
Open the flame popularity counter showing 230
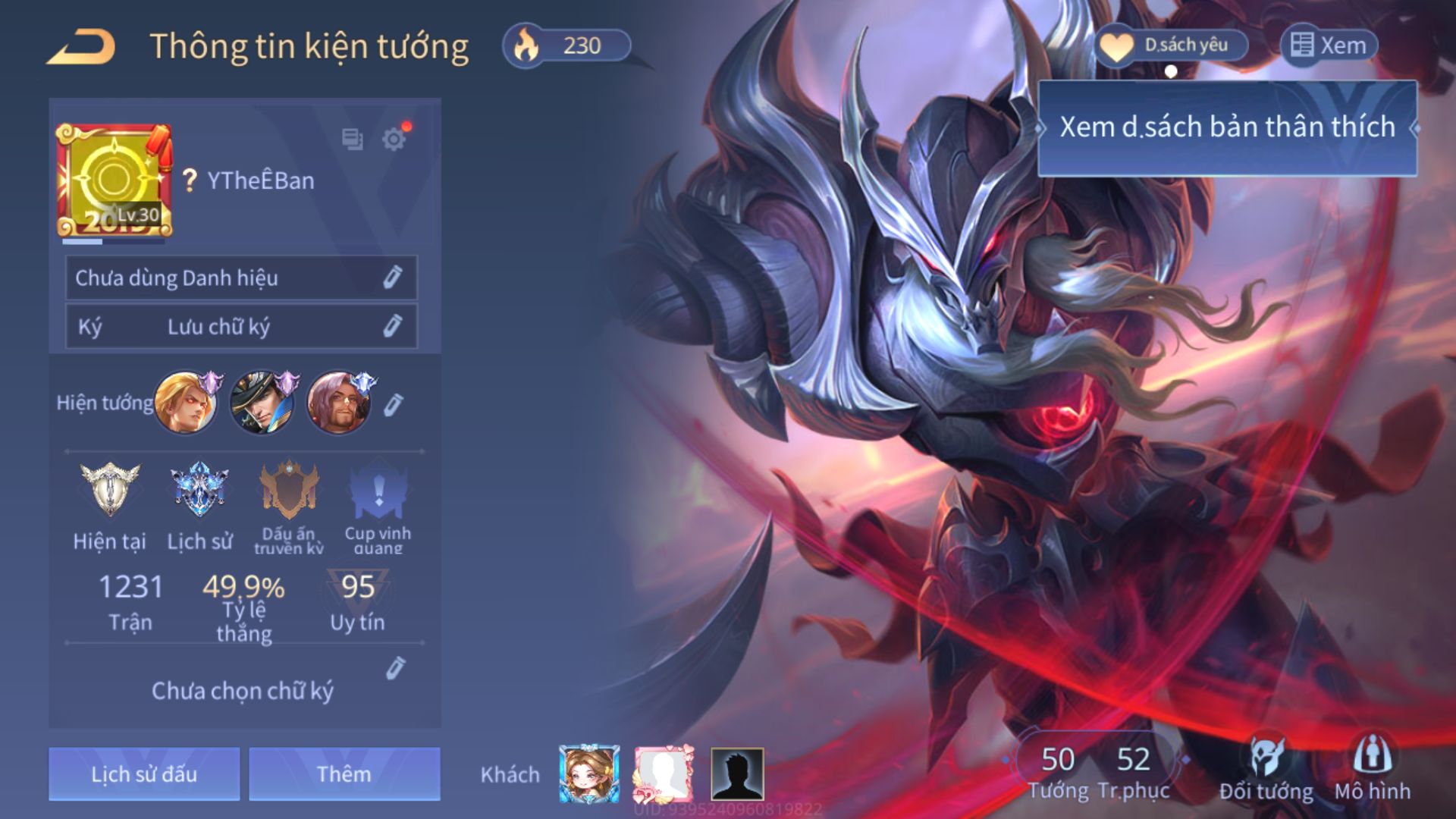pyautogui.click(x=566, y=45)
